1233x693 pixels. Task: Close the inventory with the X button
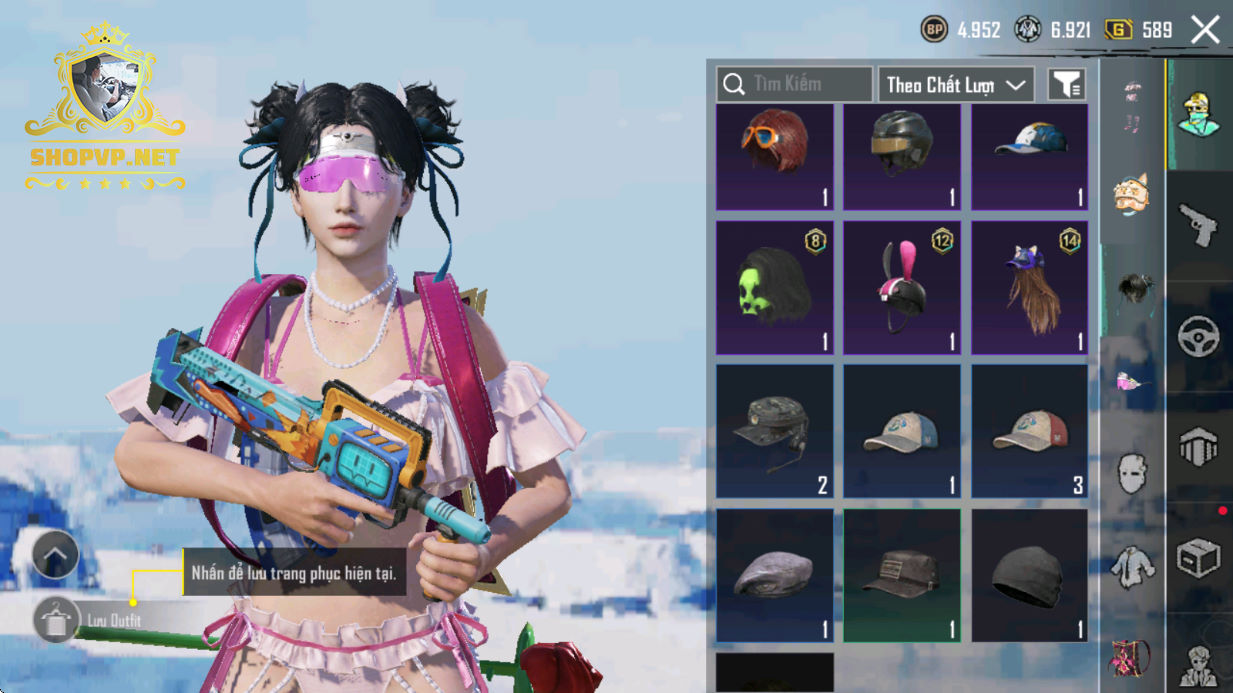click(x=1205, y=30)
